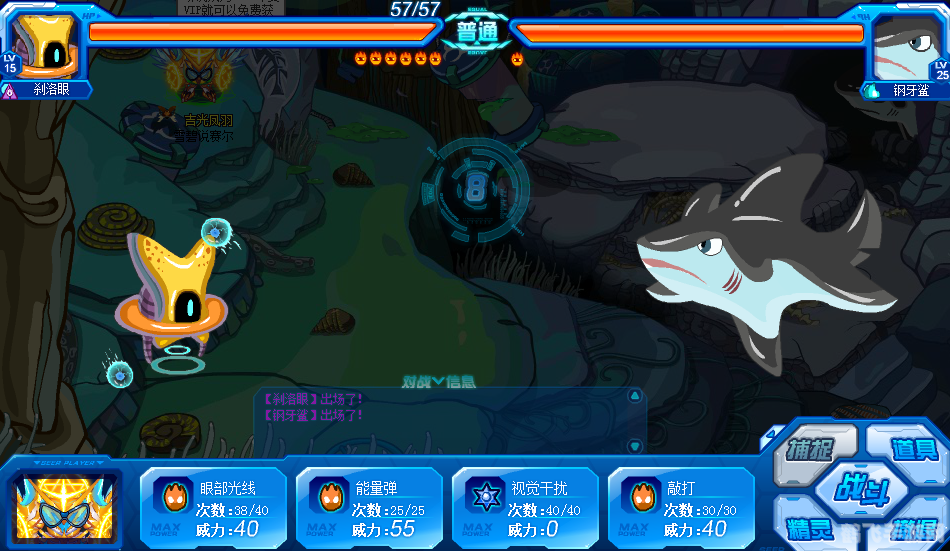Click the battle log up arrow
950x551 pixels.
pos(634,396)
